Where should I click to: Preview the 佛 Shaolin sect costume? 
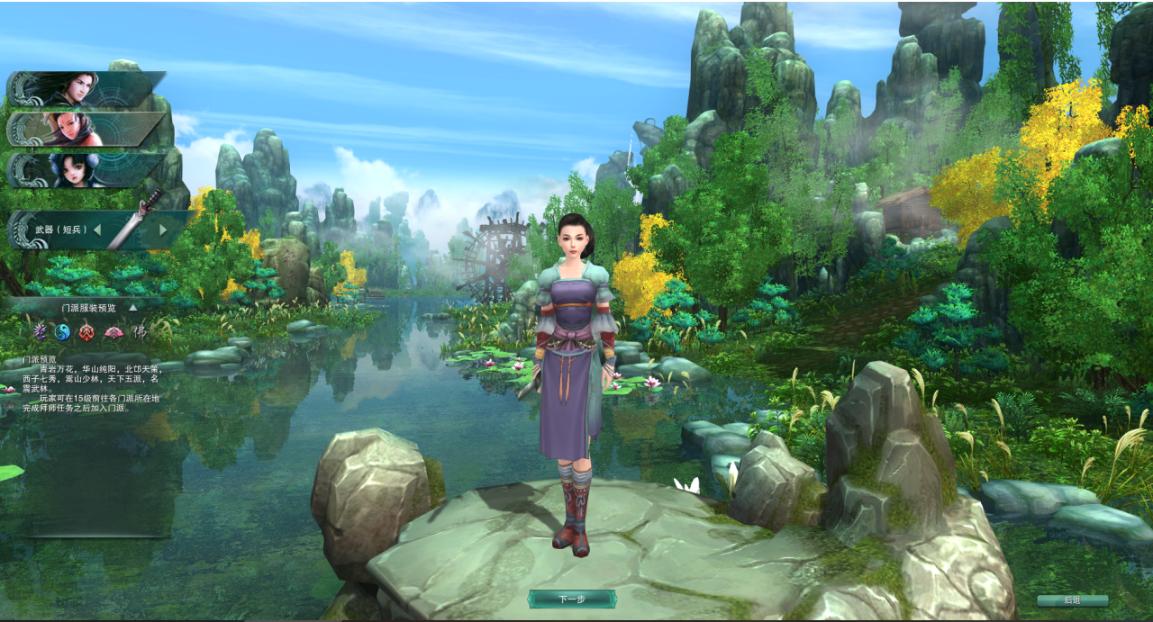pos(140,331)
